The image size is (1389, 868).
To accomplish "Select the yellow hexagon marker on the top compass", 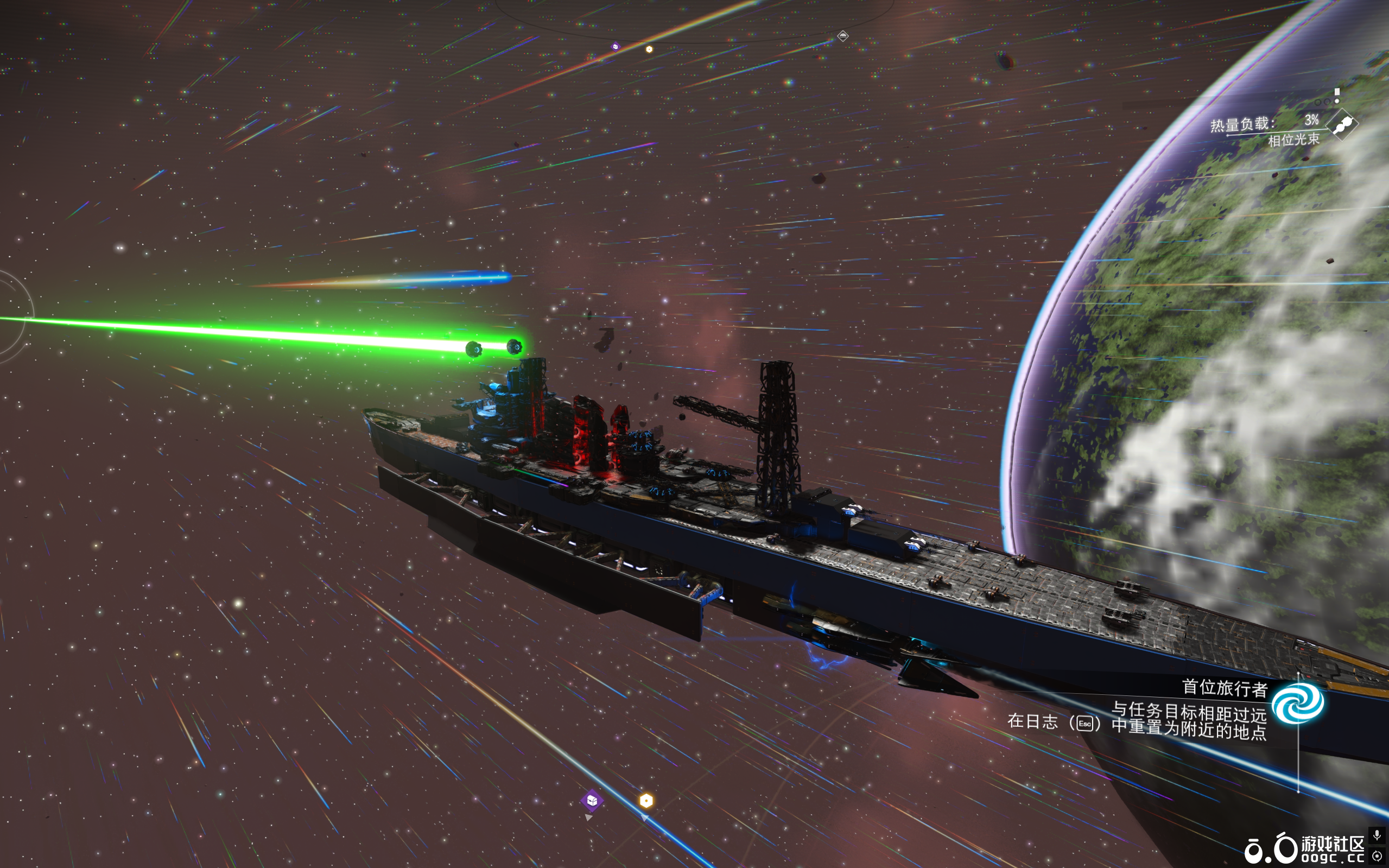I will [649, 49].
